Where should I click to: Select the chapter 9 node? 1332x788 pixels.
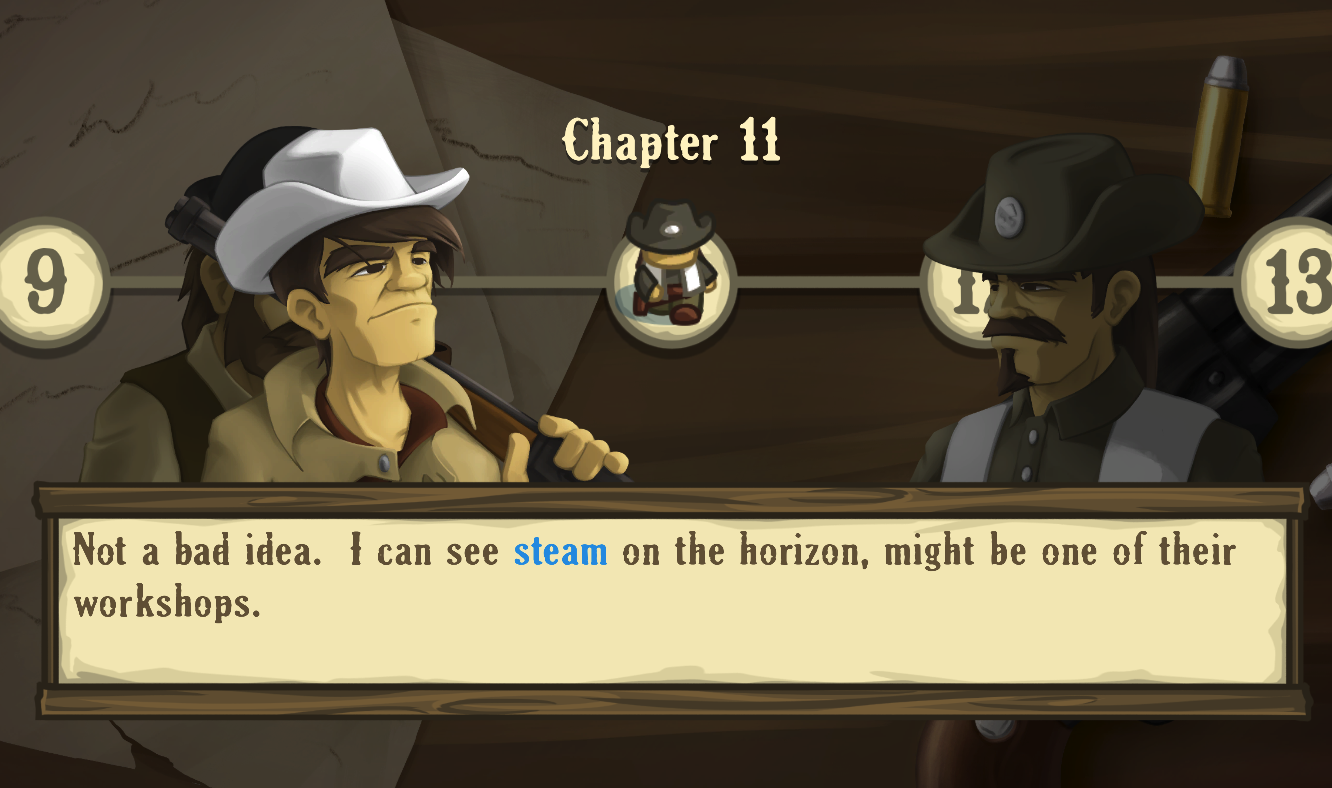point(45,284)
